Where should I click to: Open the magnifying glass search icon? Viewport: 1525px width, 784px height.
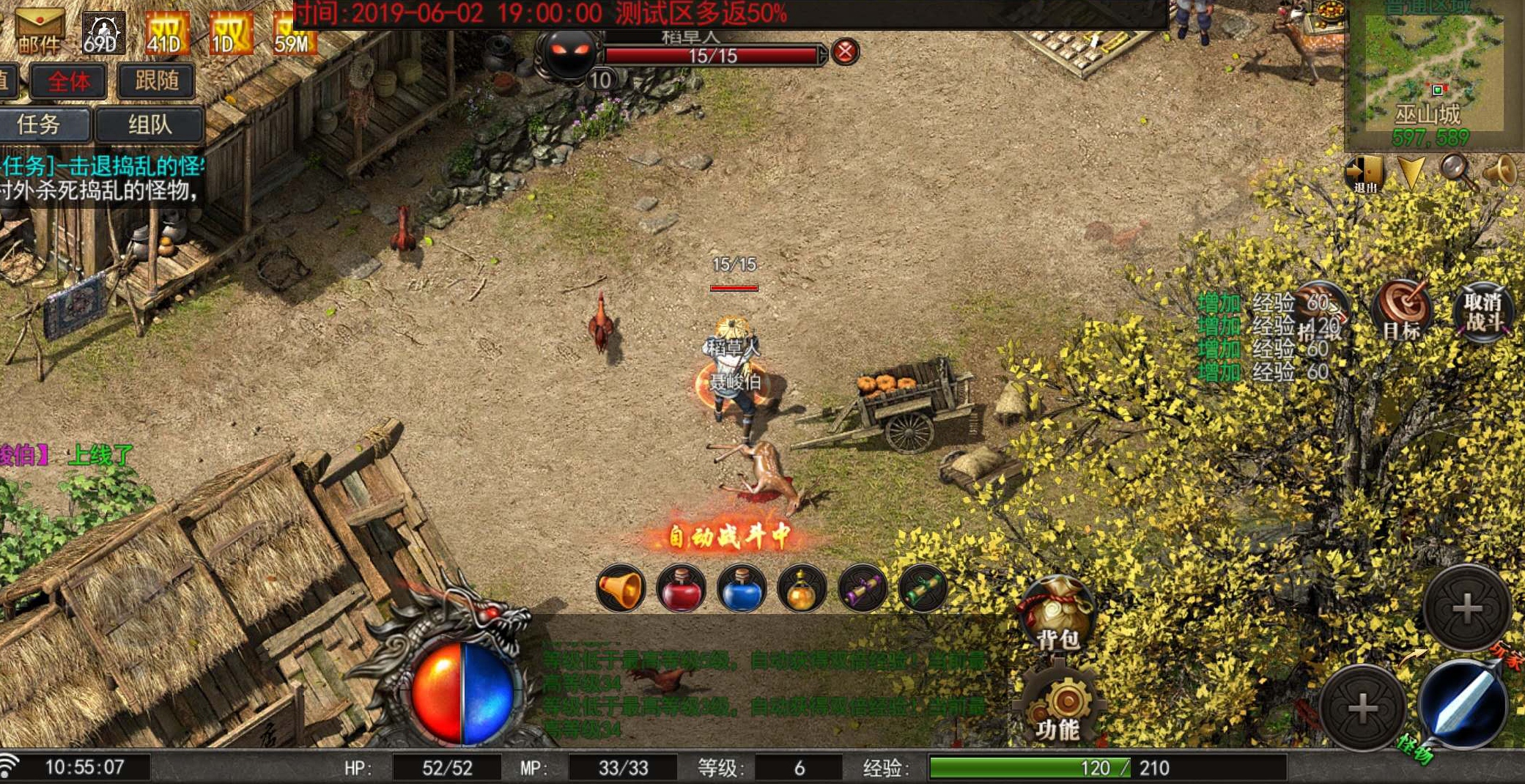pos(1456,171)
